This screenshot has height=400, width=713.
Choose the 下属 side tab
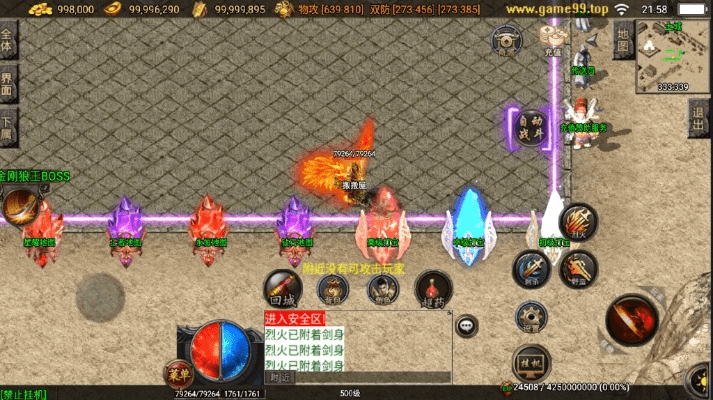click(x=8, y=126)
